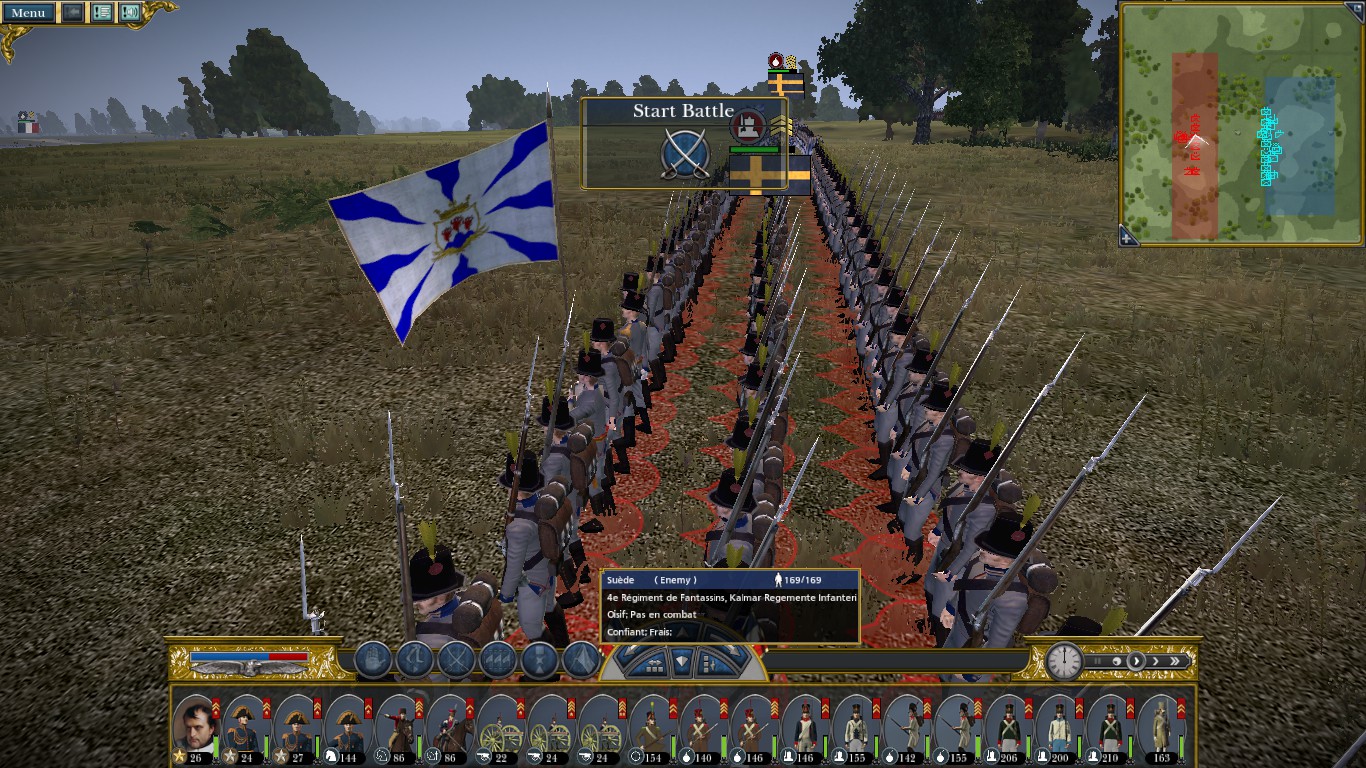1366x768 pixels.
Task: Click the round clock icon
Action: [1065, 661]
